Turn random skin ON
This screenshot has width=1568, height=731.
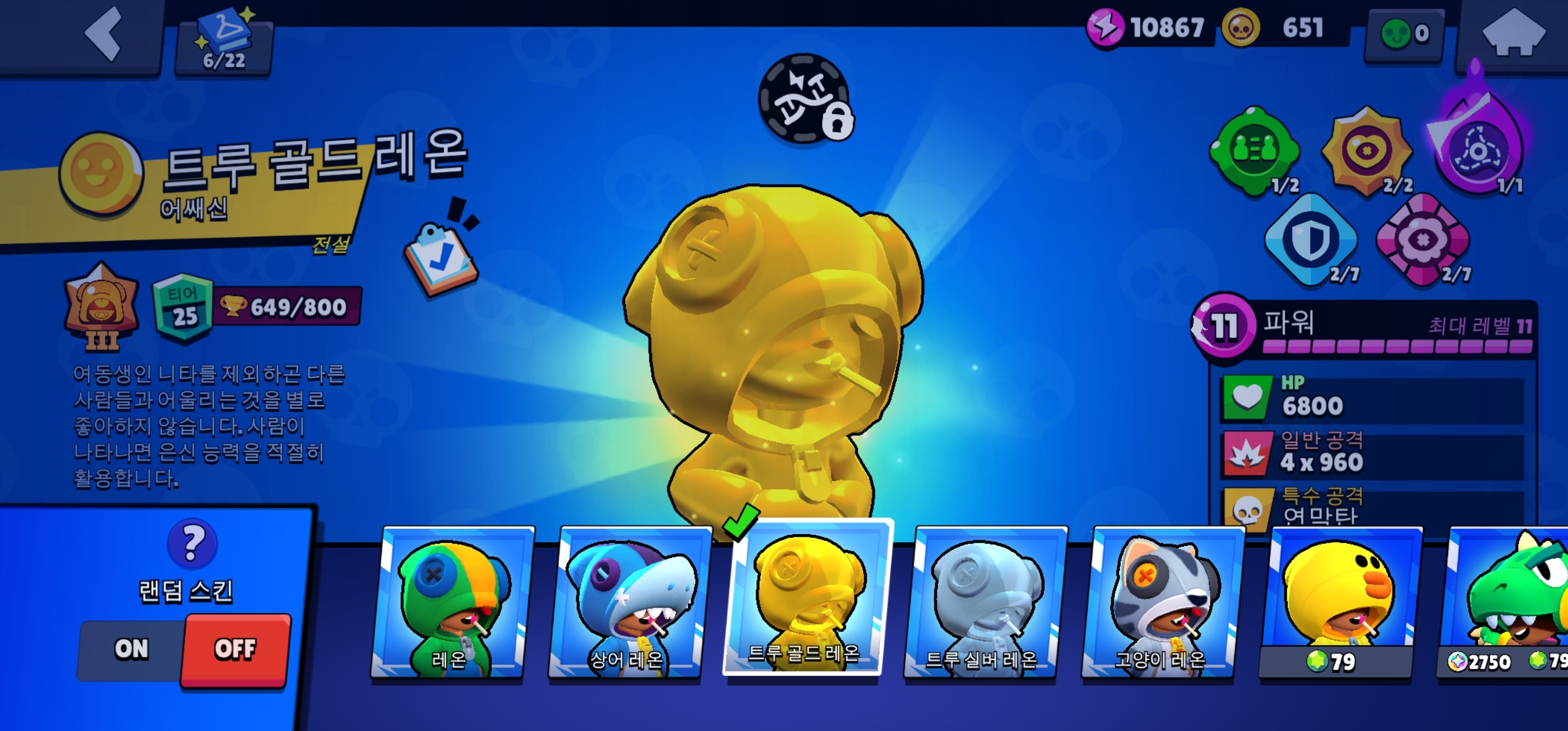point(132,649)
